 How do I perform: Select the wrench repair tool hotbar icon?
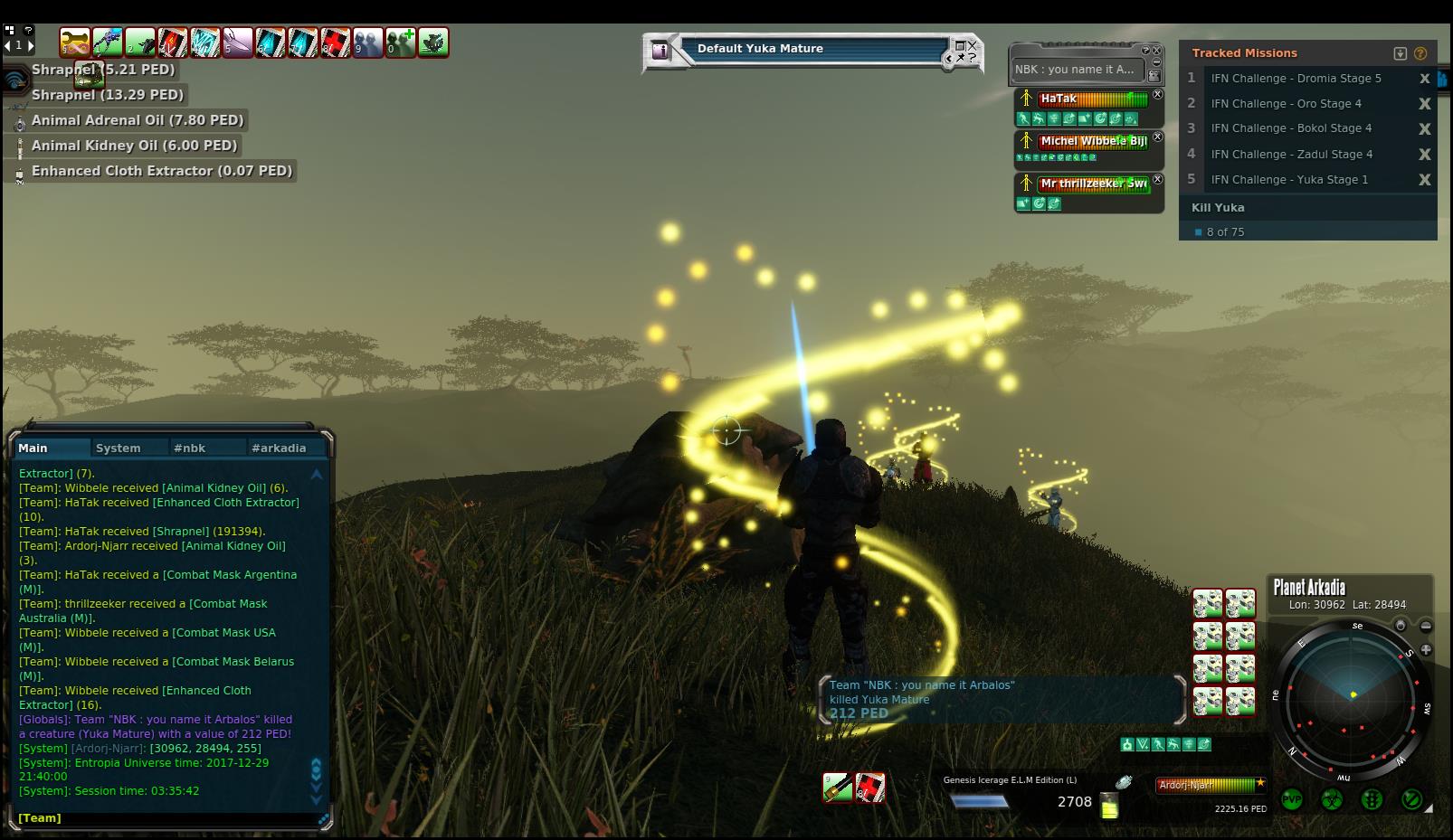tap(76, 42)
